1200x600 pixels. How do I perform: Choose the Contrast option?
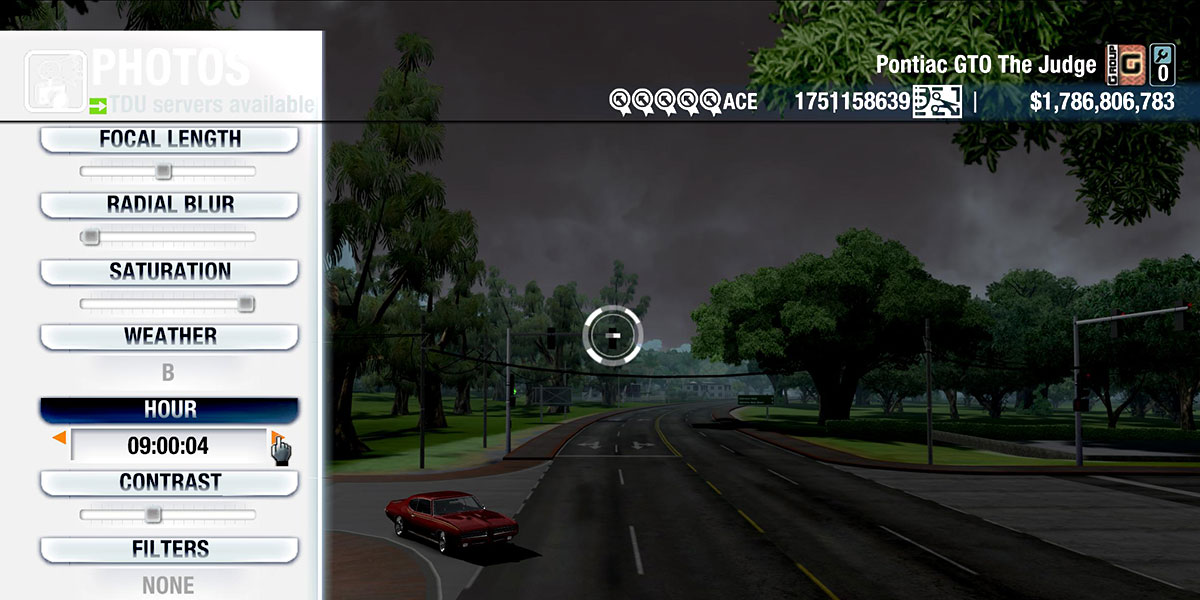coord(169,482)
